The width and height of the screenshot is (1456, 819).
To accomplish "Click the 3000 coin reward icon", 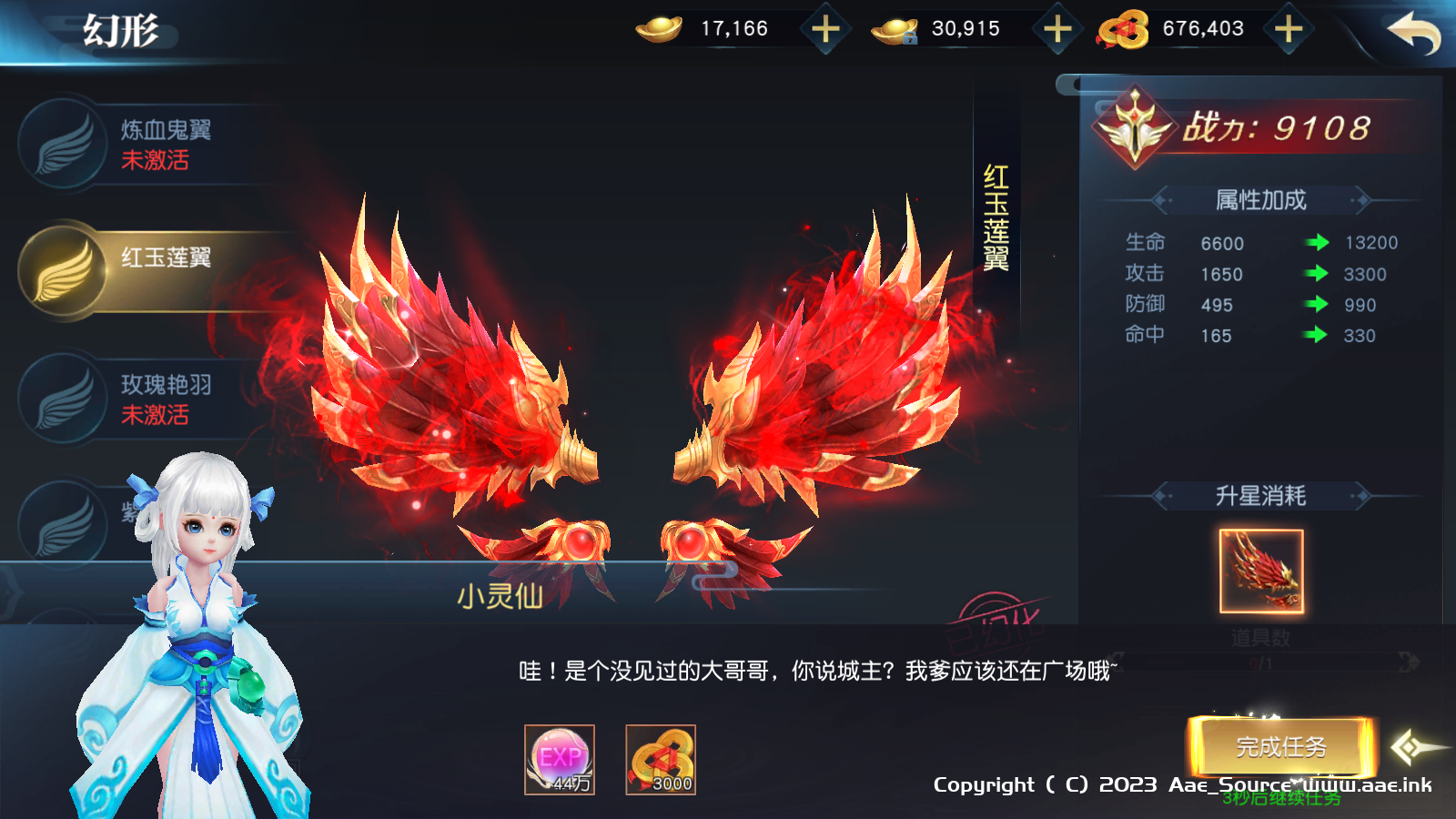I will coord(662,758).
